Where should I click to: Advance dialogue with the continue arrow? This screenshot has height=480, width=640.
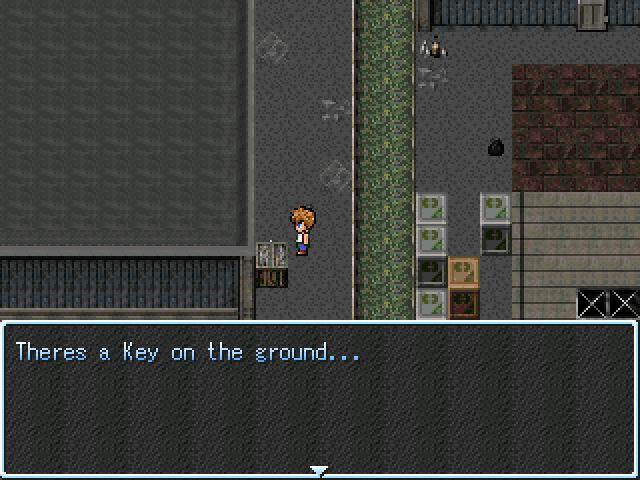(x=319, y=470)
